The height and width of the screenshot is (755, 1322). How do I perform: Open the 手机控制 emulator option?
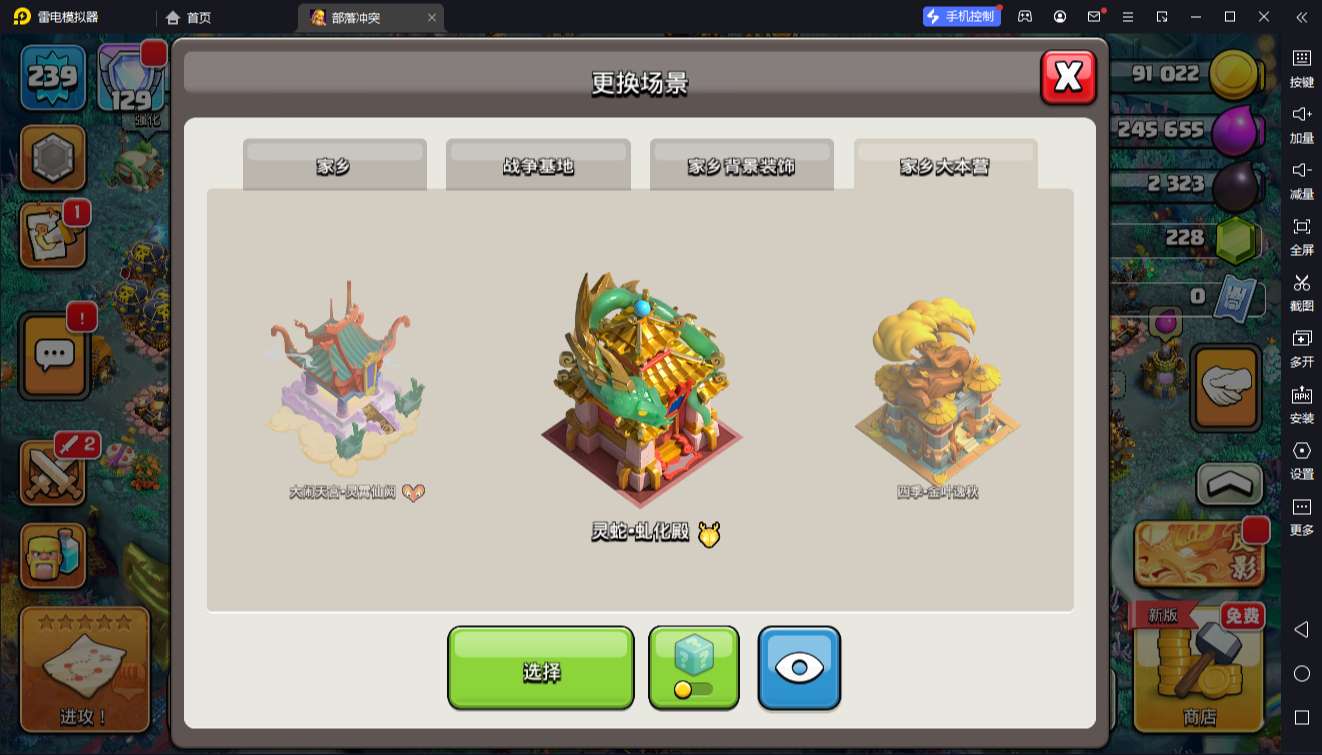coord(961,17)
